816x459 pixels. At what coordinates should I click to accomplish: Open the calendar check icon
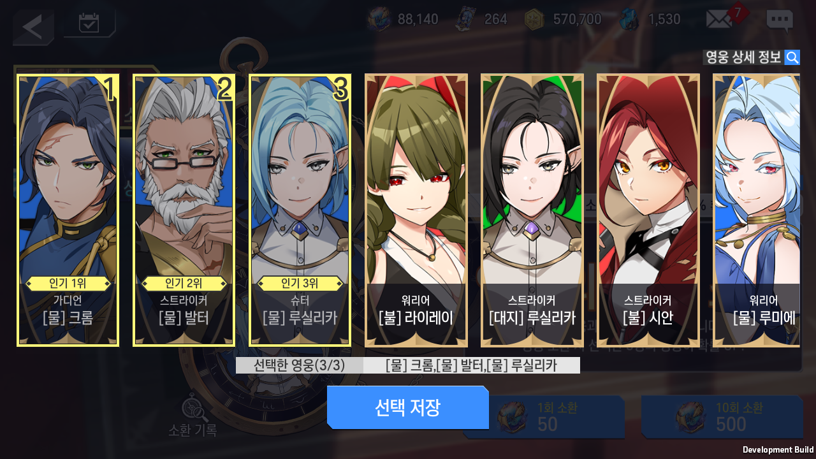point(89,23)
